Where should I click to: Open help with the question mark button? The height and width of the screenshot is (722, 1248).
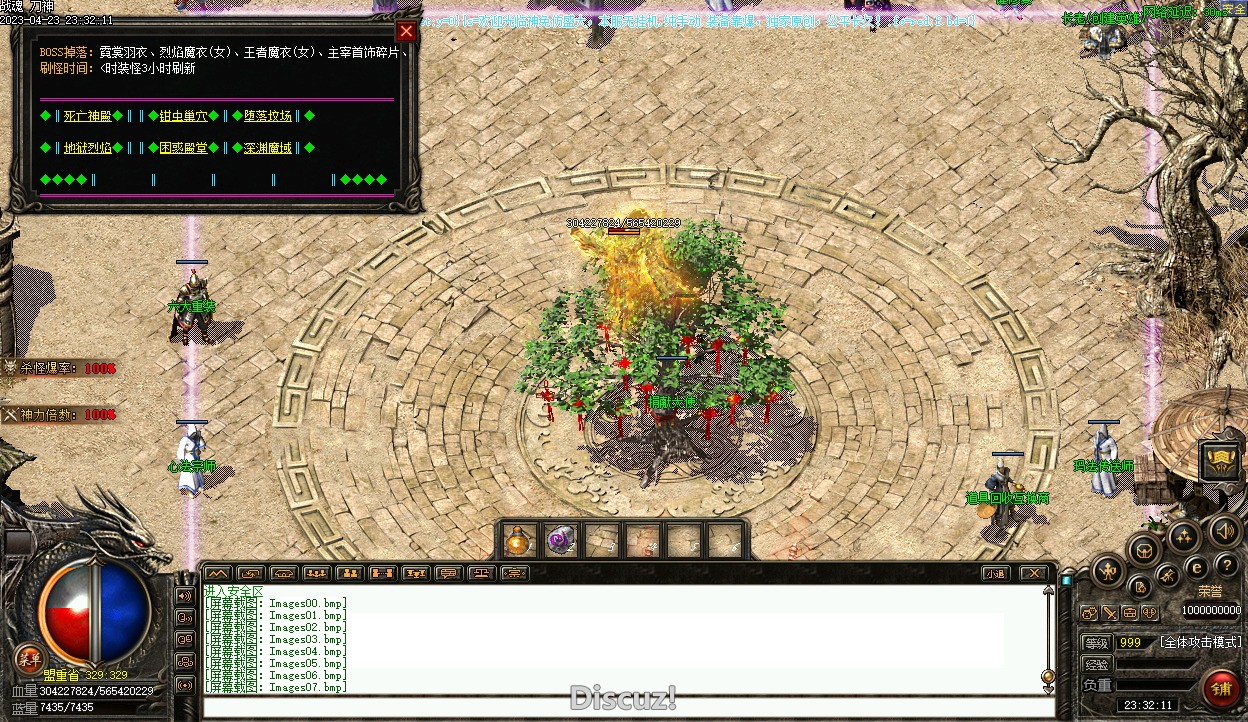(x=1227, y=566)
